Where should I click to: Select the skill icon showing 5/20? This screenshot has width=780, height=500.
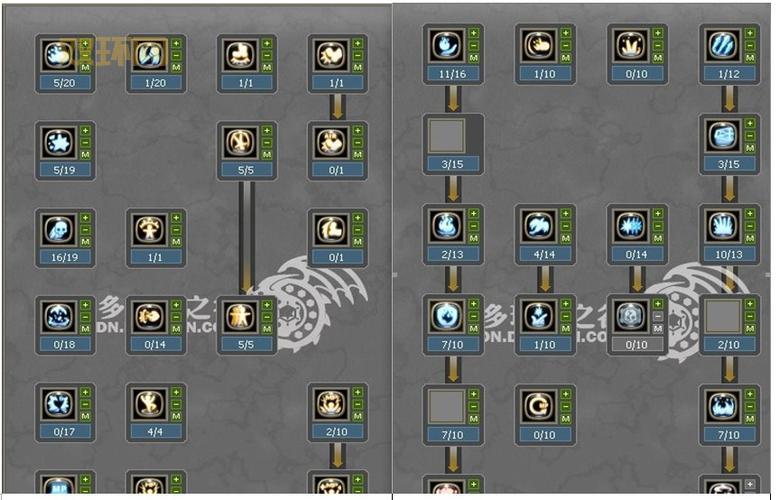click(57, 55)
